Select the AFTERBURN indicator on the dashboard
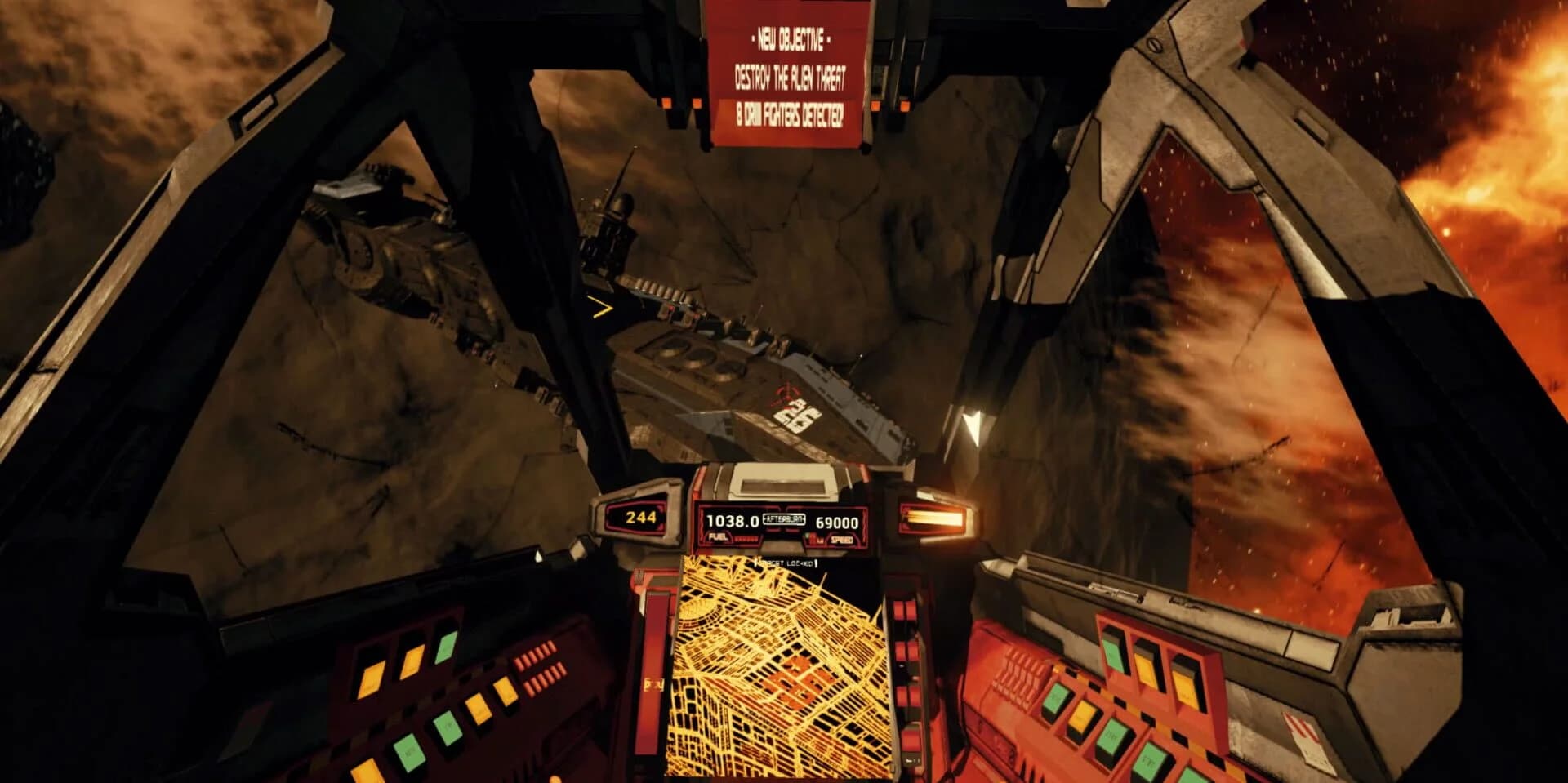This screenshot has height=783, width=1568. [x=784, y=520]
